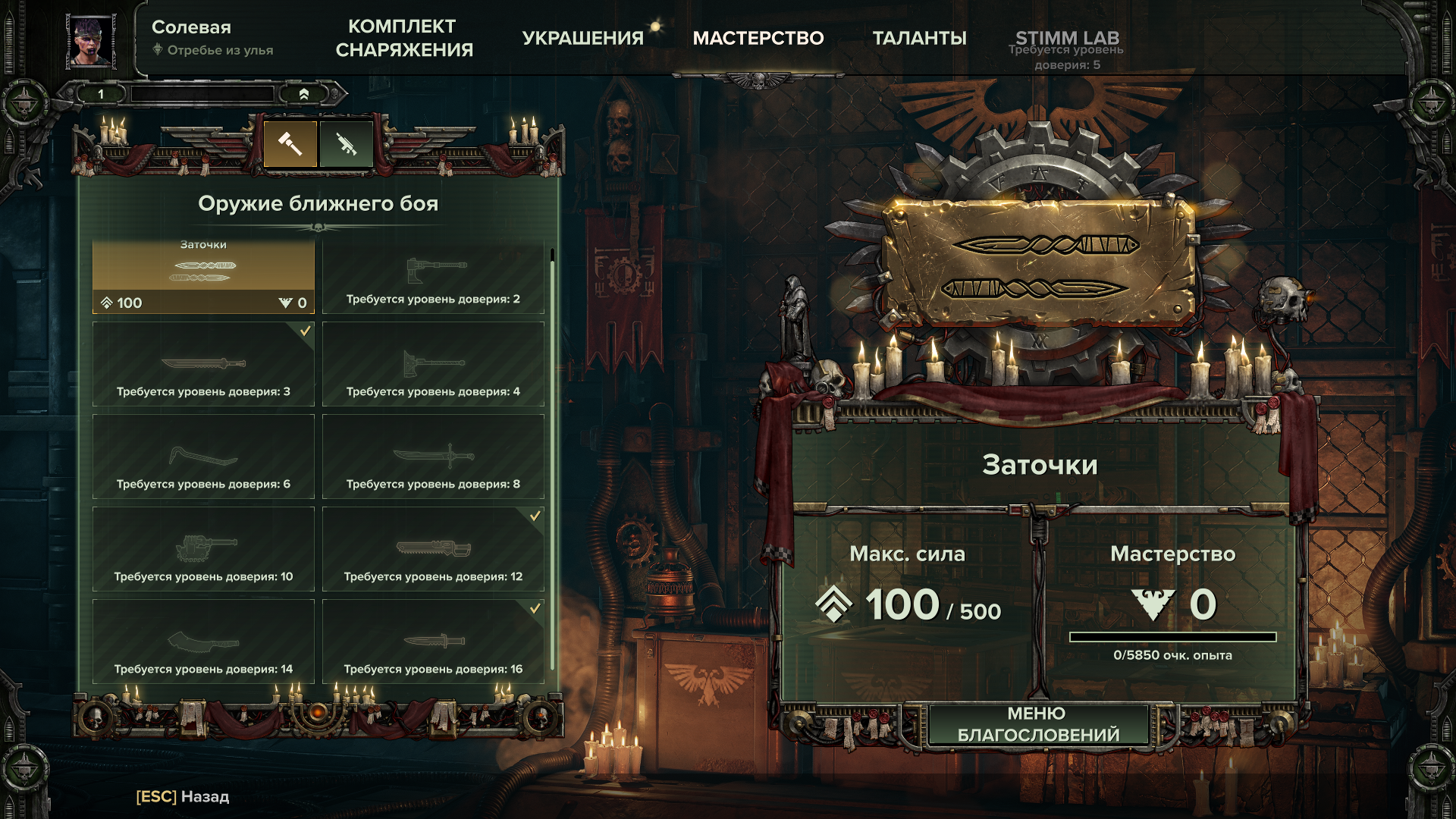Select the weapon requiring trust level 10

click(203, 549)
